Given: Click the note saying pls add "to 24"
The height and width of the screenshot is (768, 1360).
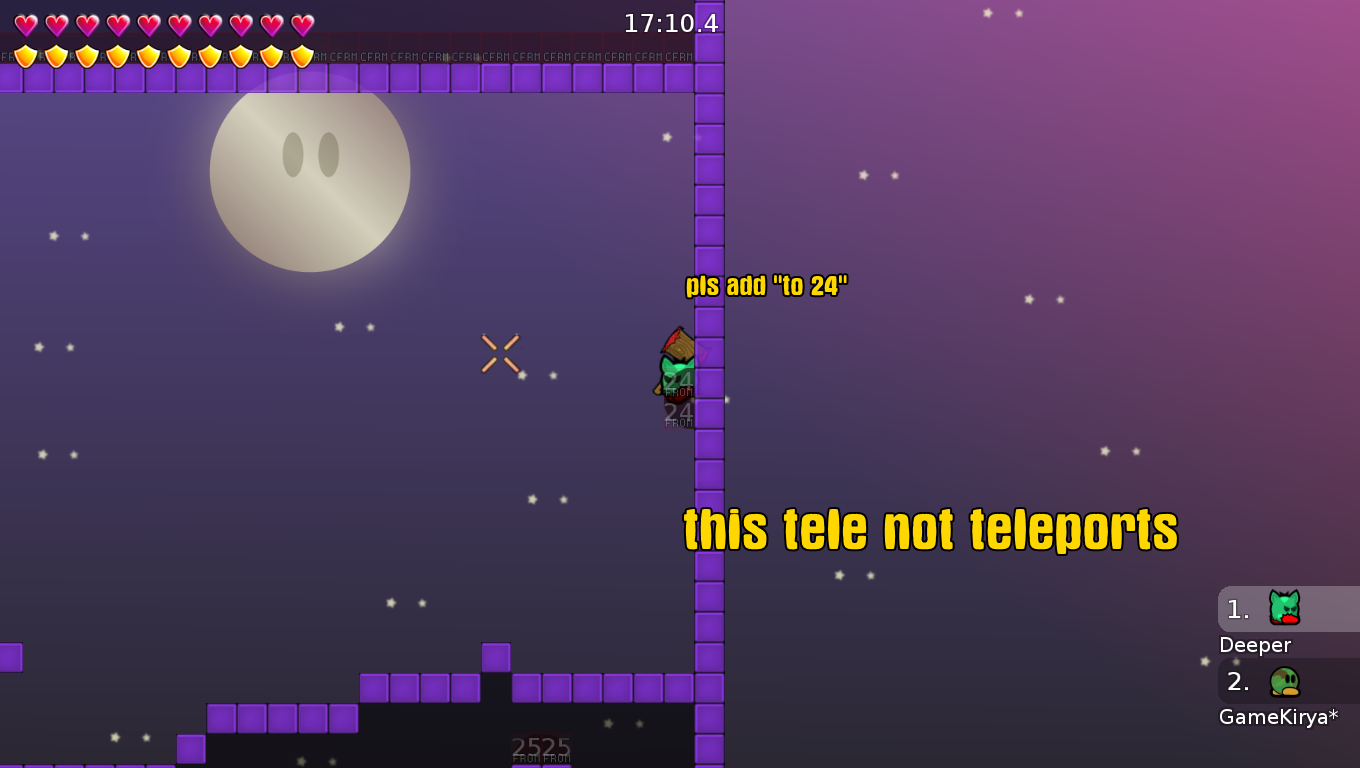Looking at the screenshot, I should point(767,284).
